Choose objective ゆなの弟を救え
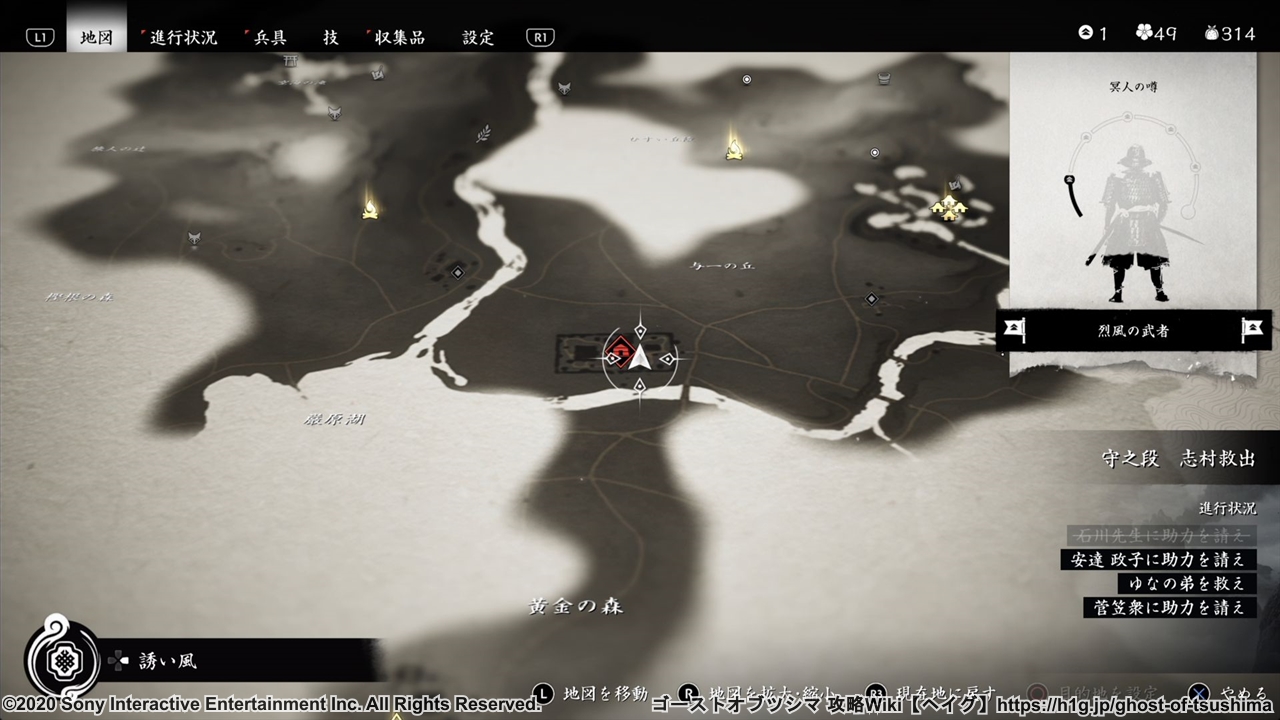The height and width of the screenshot is (720, 1280). [1187, 583]
